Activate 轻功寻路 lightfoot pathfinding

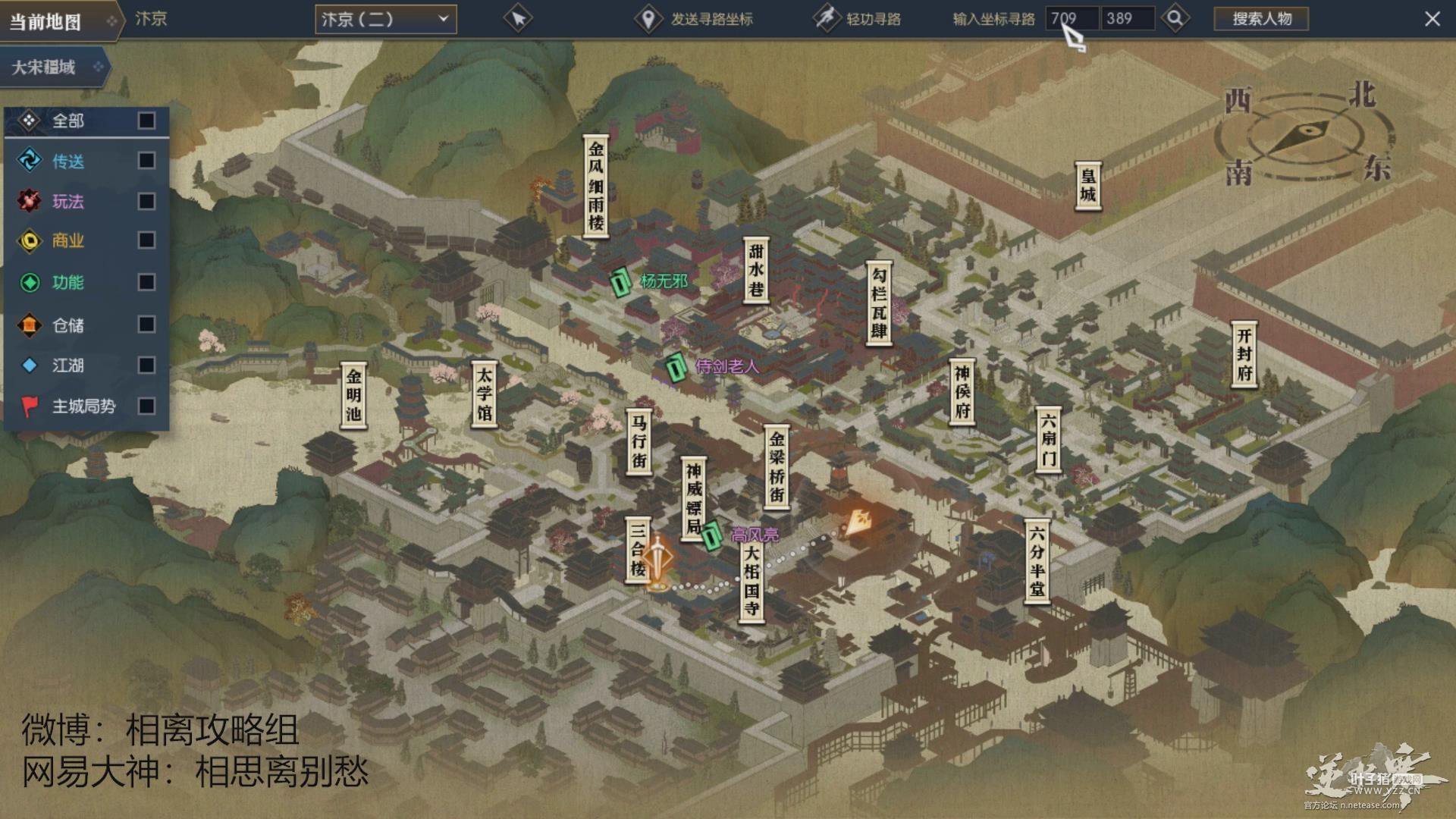point(857,19)
